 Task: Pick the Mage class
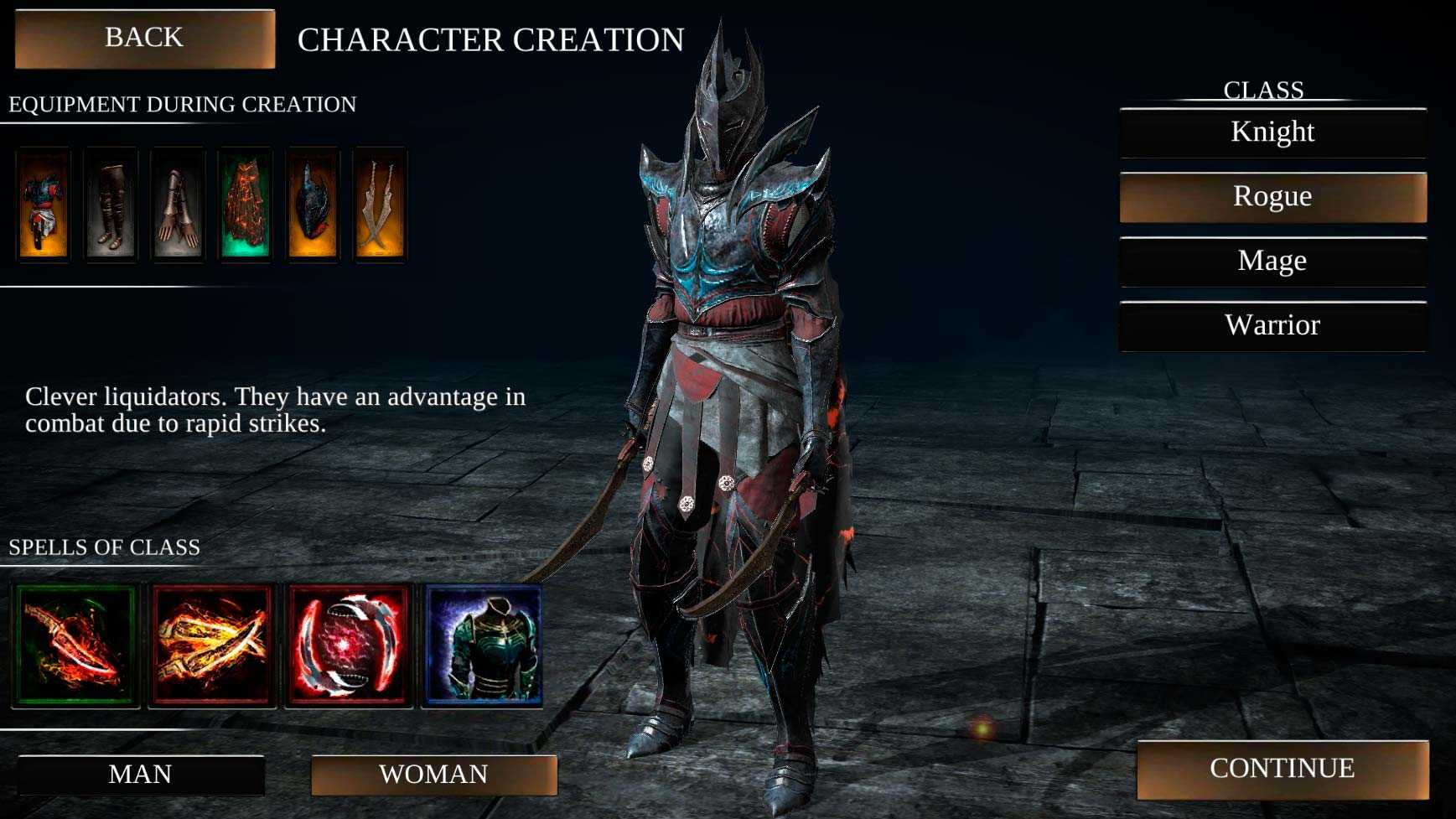tap(1272, 262)
